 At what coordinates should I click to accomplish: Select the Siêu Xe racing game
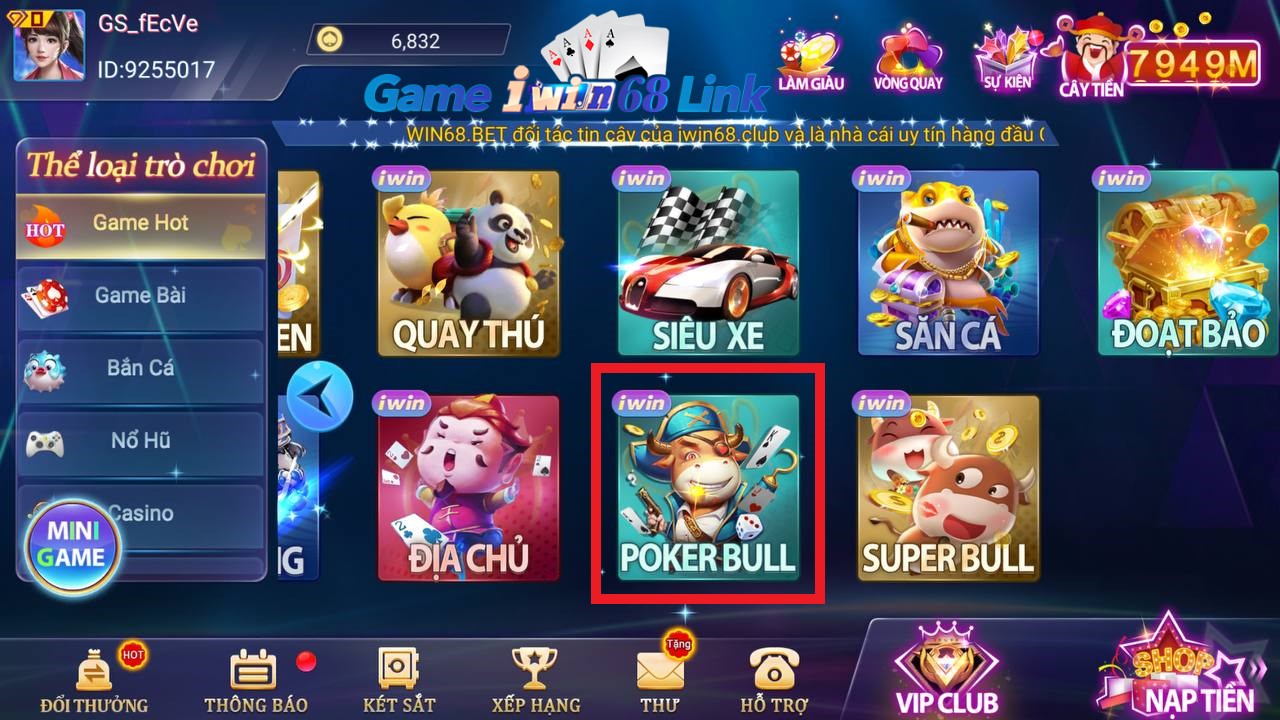click(x=707, y=264)
